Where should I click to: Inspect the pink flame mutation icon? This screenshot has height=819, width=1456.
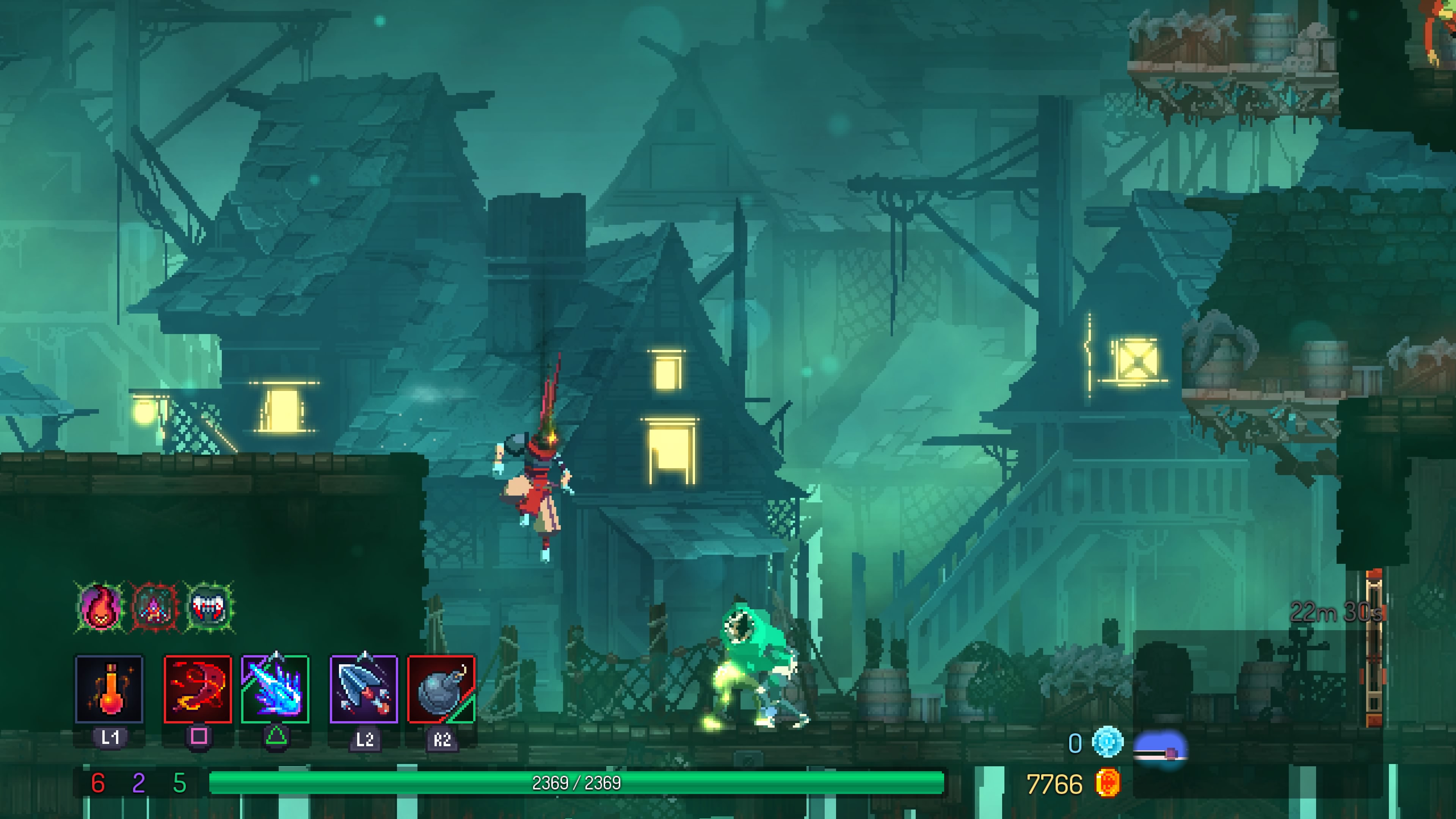click(x=100, y=607)
